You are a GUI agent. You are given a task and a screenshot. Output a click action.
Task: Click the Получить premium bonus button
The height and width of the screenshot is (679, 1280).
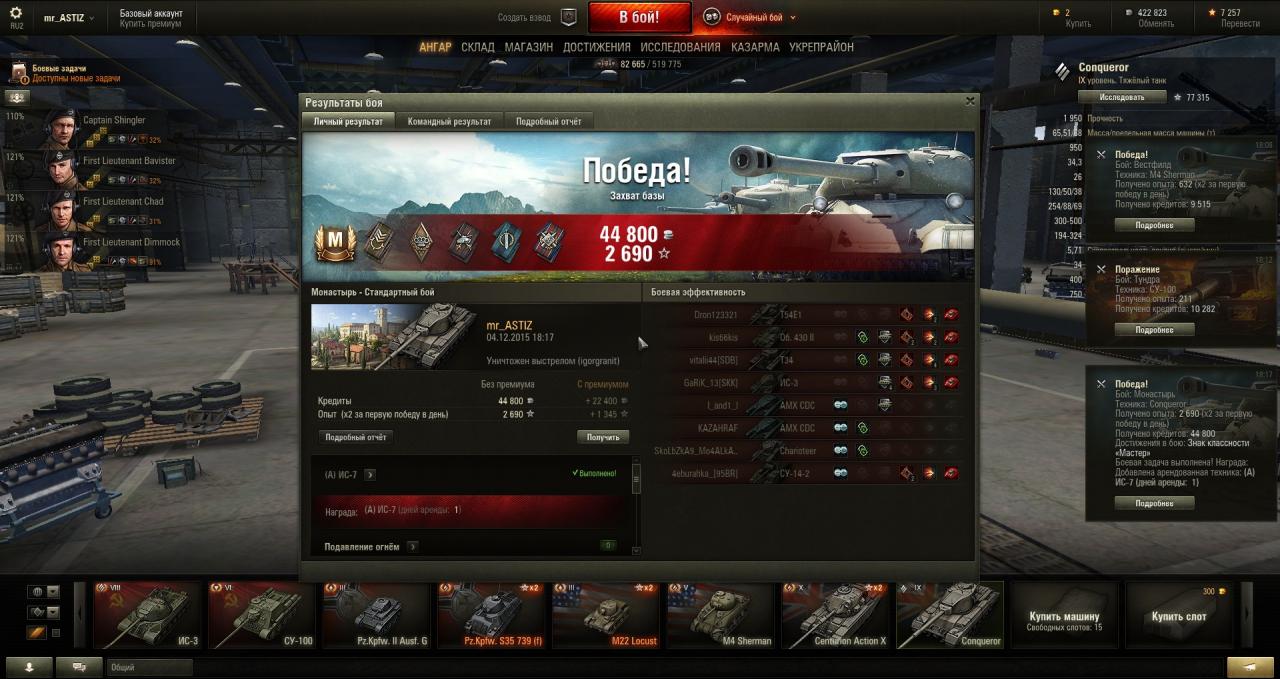(602, 437)
